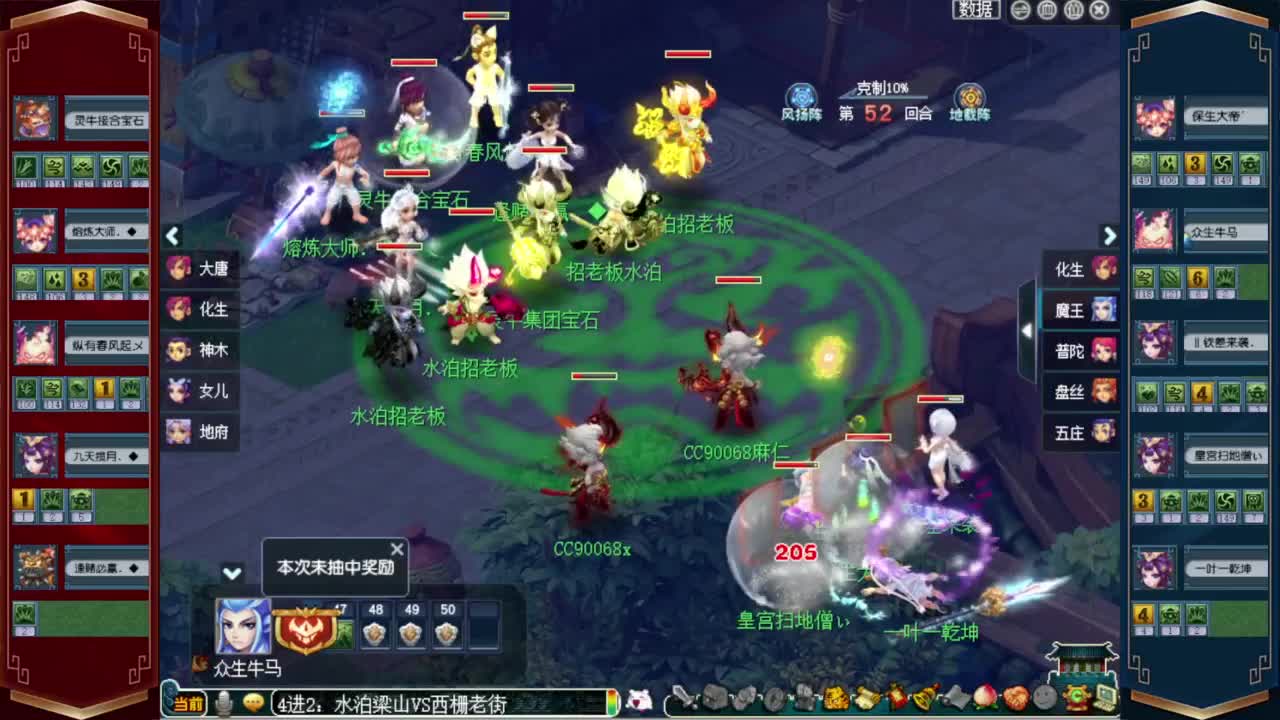Click the peach item icon in the bottom bar
Viewport: 1280px width, 720px height.
click(x=987, y=698)
